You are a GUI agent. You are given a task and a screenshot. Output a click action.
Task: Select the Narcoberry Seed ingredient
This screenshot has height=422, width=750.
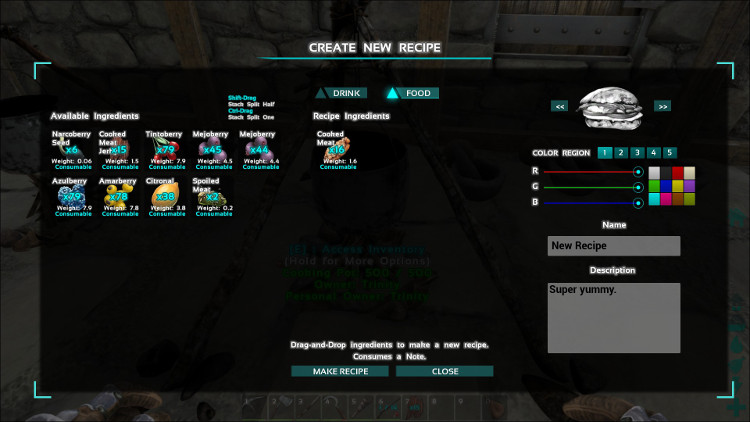click(71, 149)
